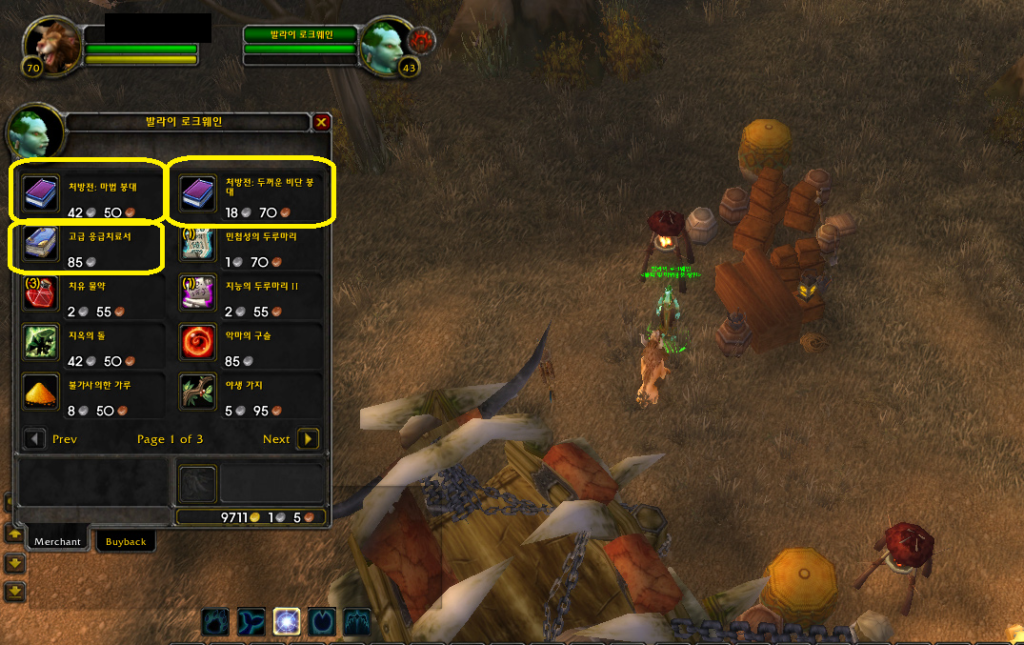The width and height of the screenshot is (1024, 645).
Task: Select 고급 응급치료서 book
Action: pos(41,243)
